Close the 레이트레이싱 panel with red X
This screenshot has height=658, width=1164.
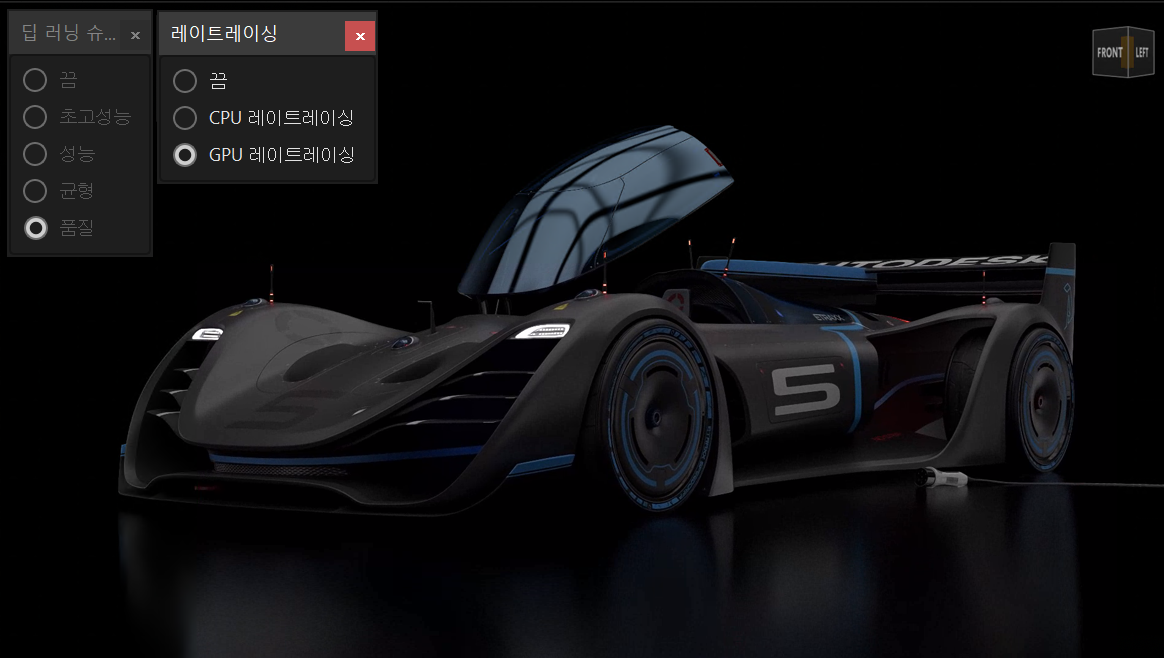[360, 36]
